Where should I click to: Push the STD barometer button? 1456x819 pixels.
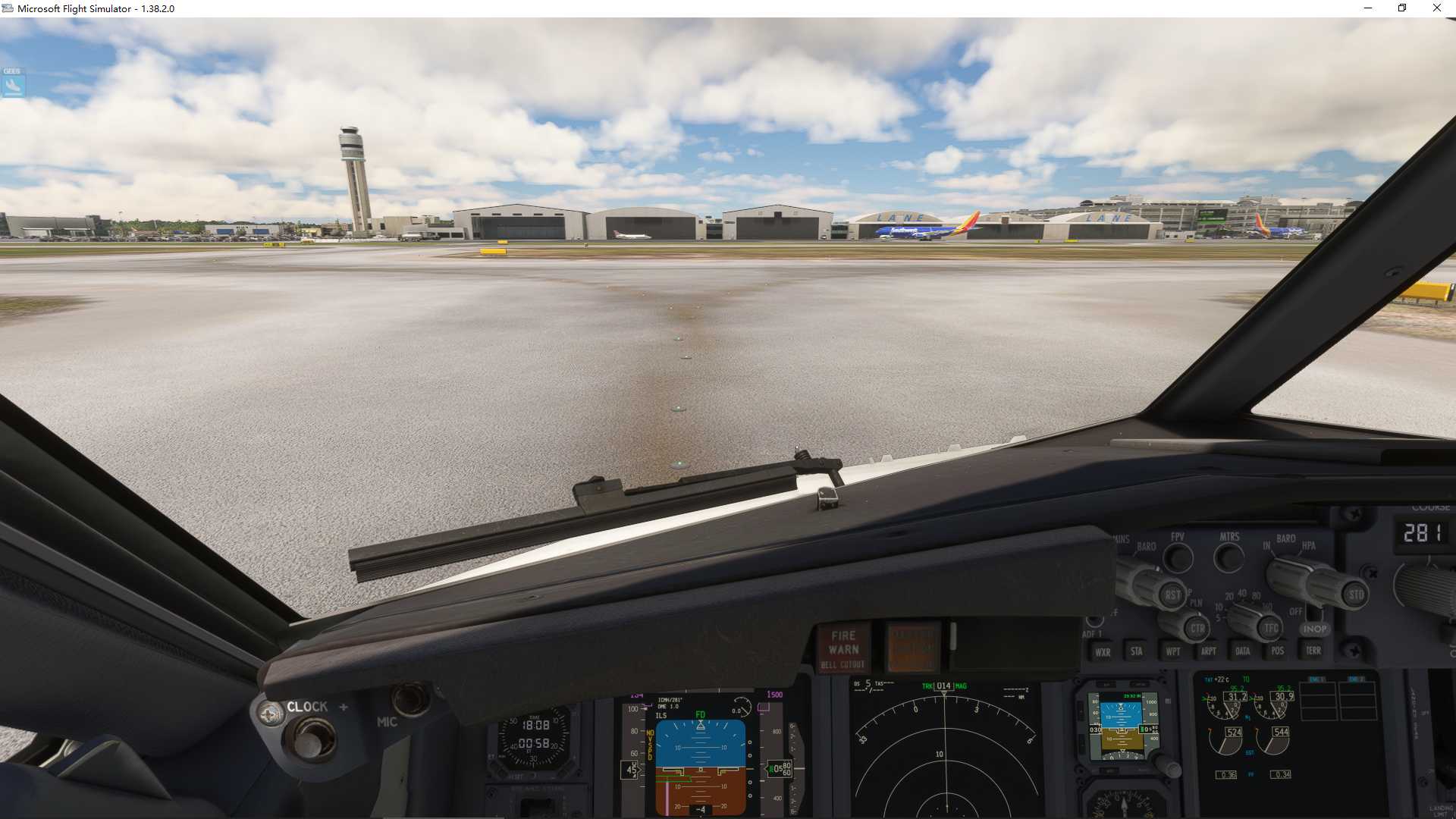click(x=1355, y=595)
